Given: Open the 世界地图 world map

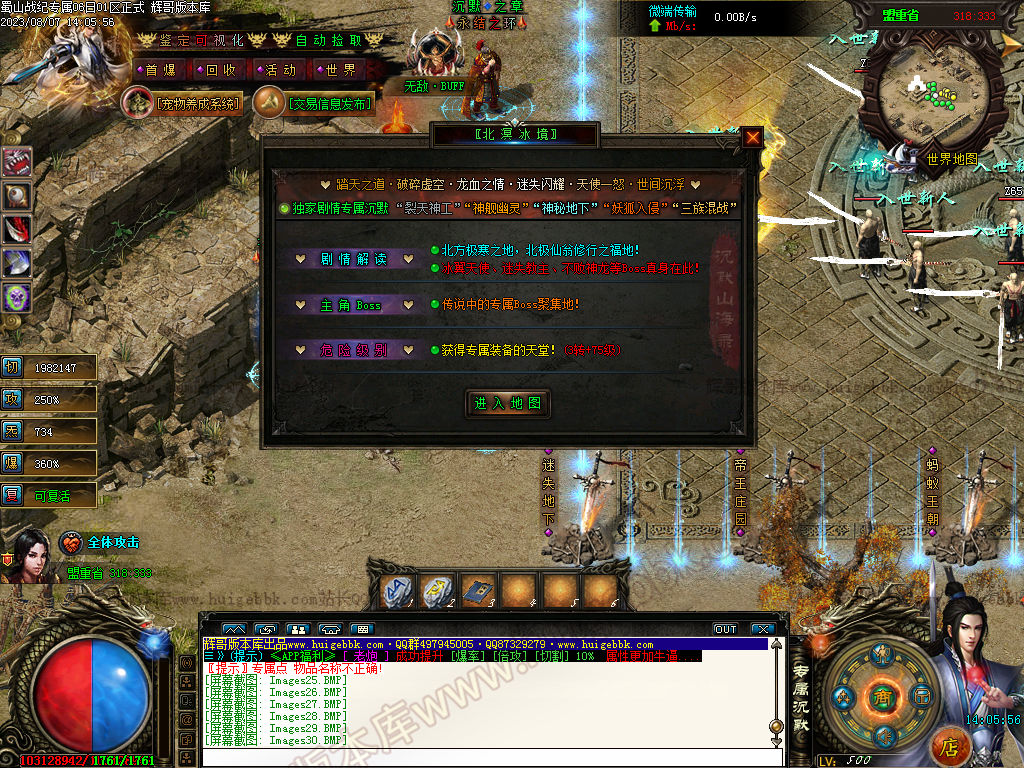Looking at the screenshot, I should coord(949,158).
